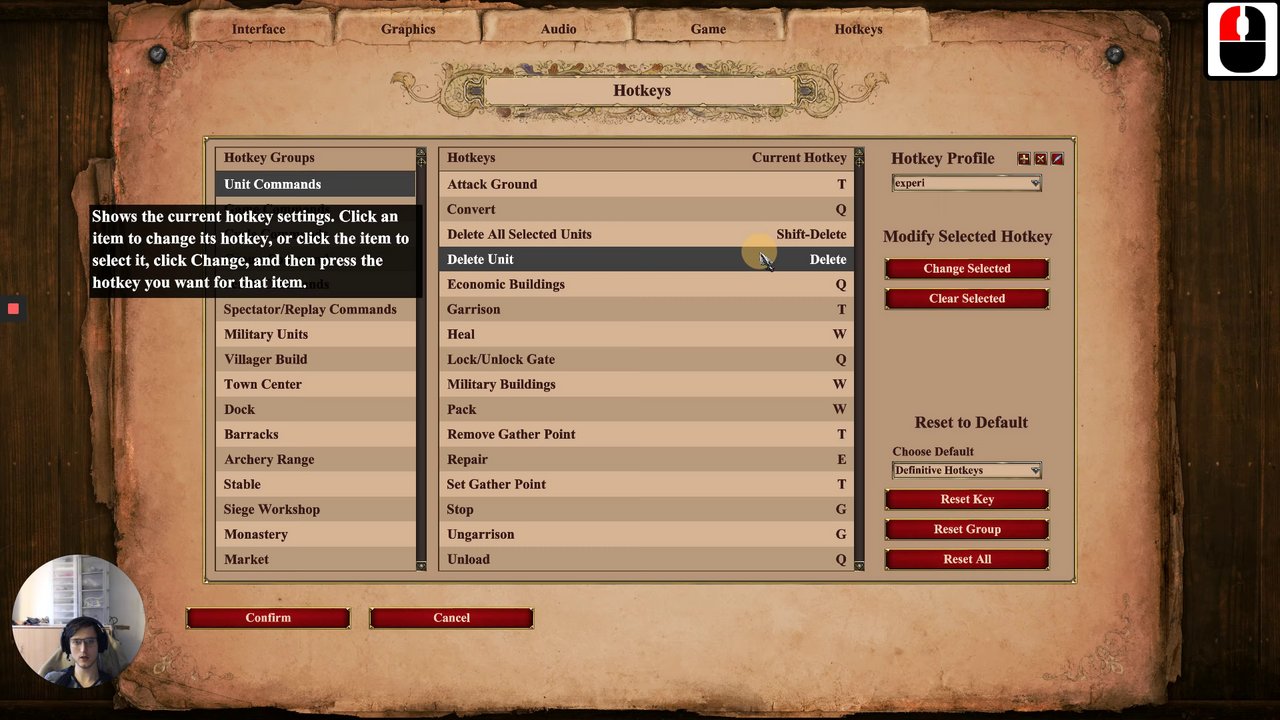Open the Choose Default dropdown

[x=966, y=470]
